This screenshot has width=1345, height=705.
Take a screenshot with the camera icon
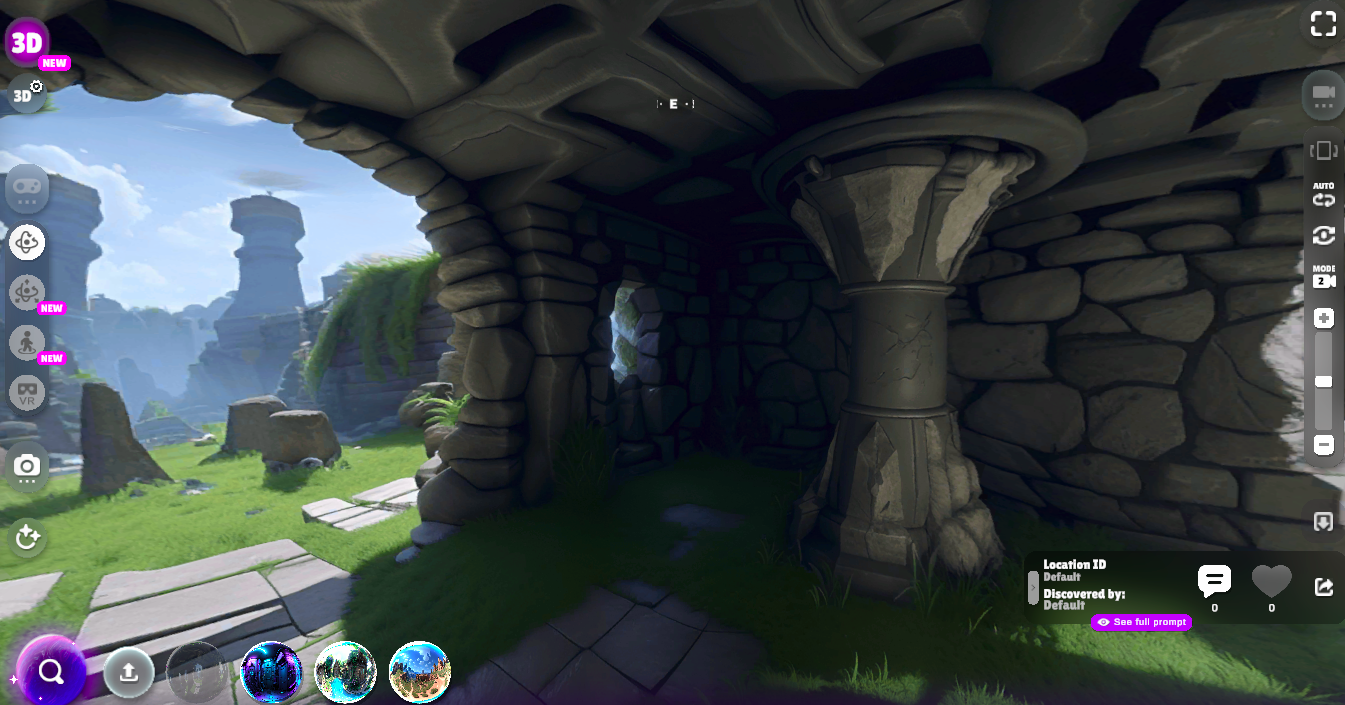pos(27,466)
